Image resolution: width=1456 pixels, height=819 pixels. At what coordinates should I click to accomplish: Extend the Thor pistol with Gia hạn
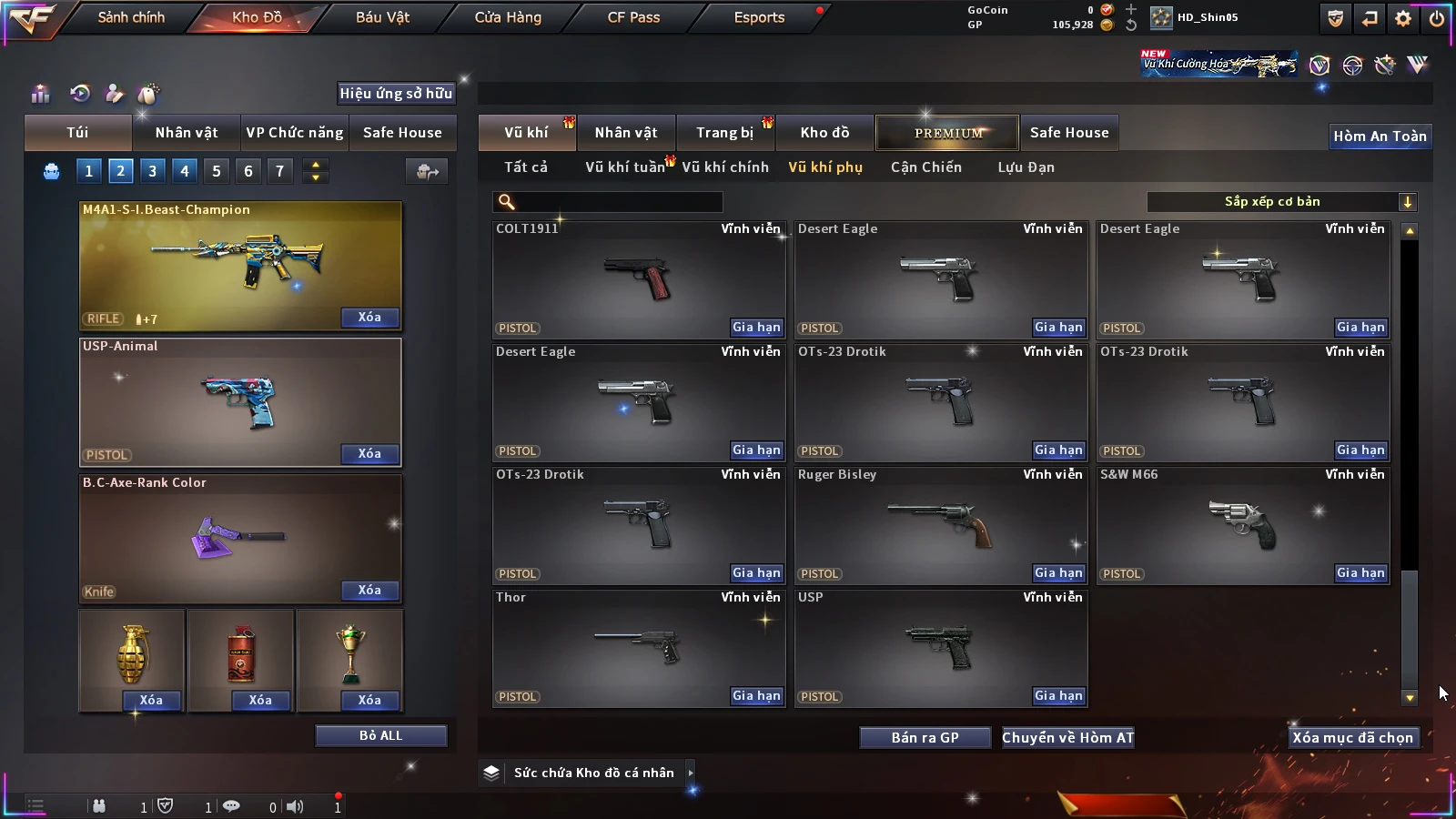tap(756, 696)
